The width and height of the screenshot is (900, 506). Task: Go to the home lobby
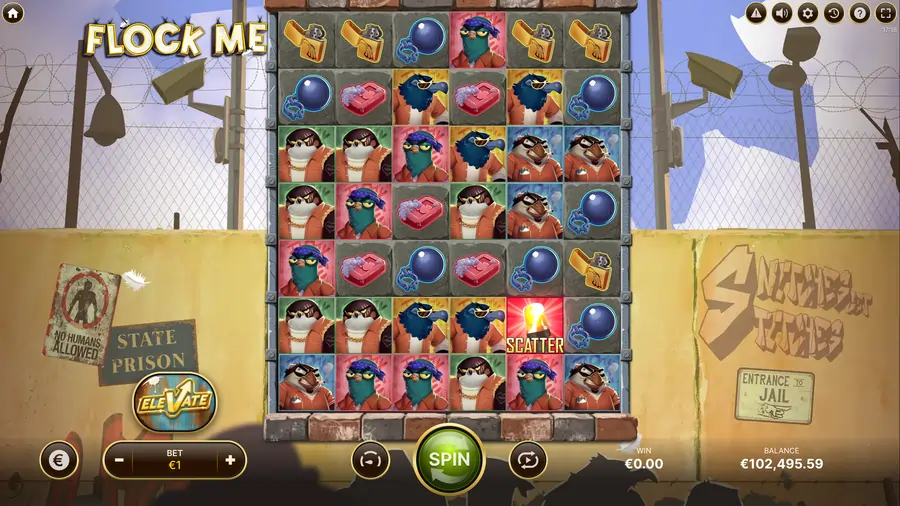pos(12,12)
